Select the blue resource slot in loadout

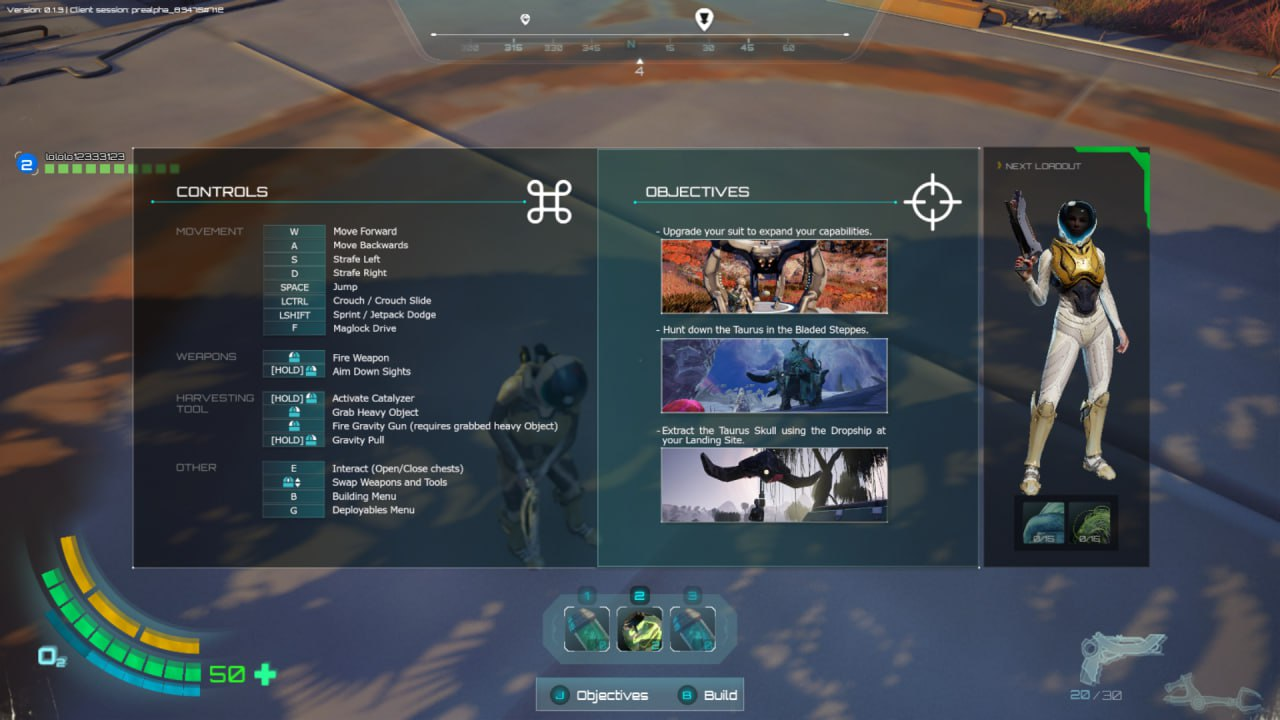tap(1043, 523)
